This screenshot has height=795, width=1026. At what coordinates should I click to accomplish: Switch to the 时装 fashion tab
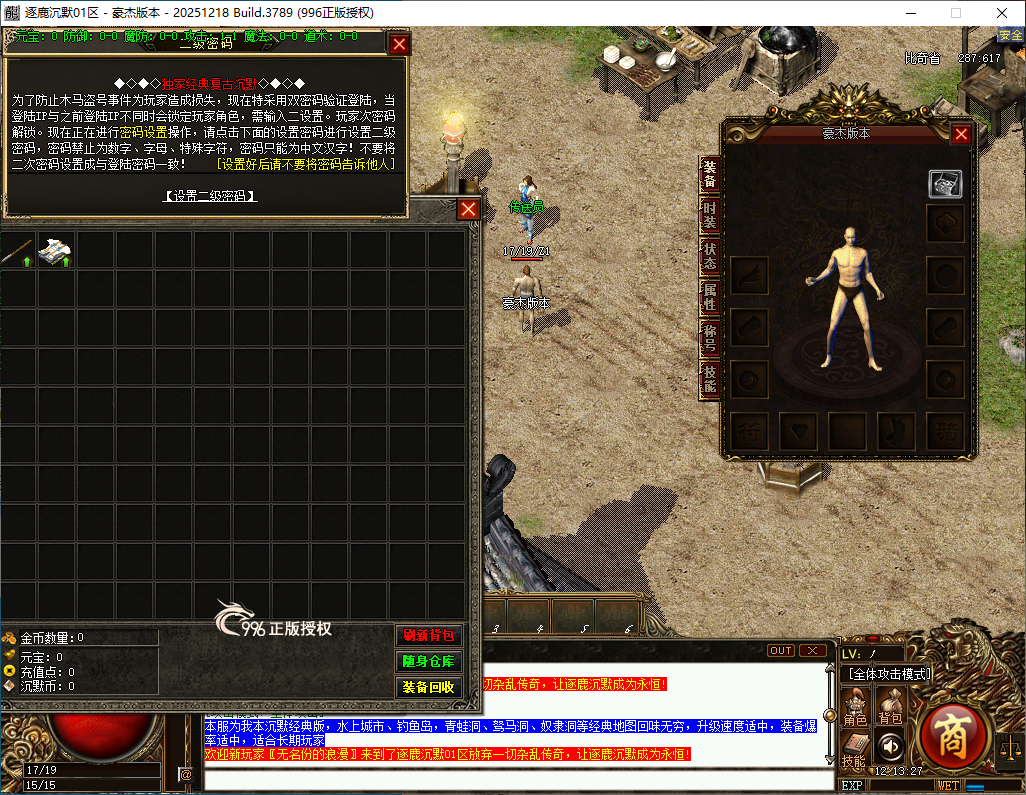[709, 214]
